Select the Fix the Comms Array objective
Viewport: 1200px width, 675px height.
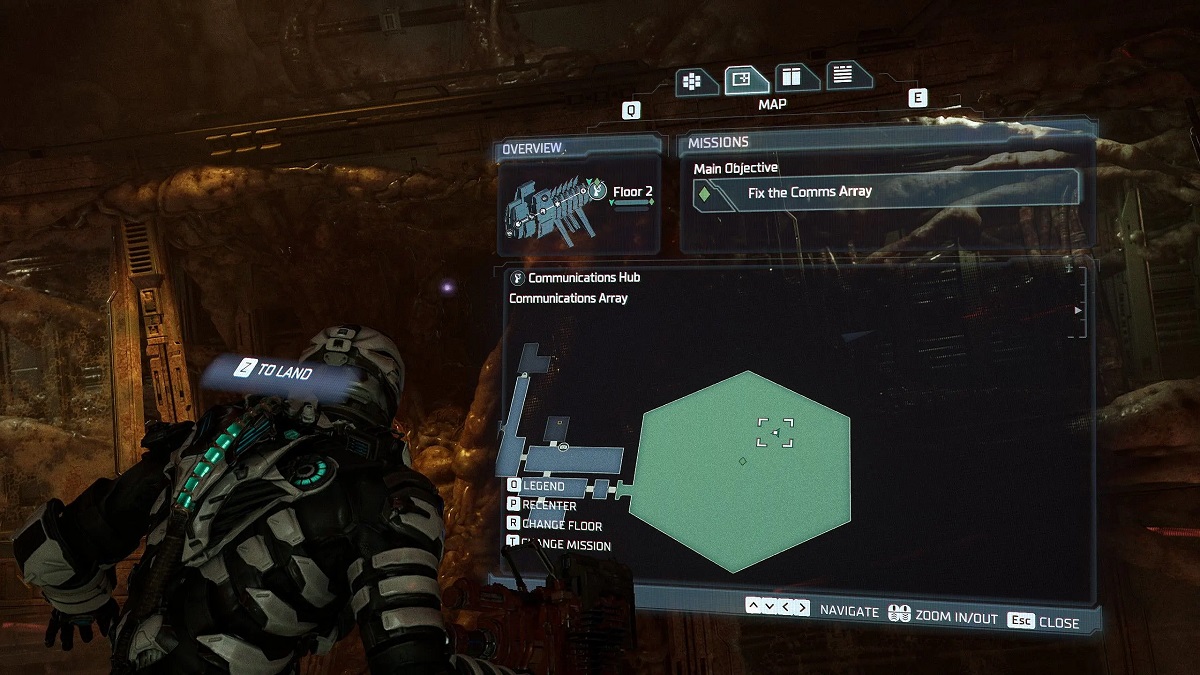(810, 192)
